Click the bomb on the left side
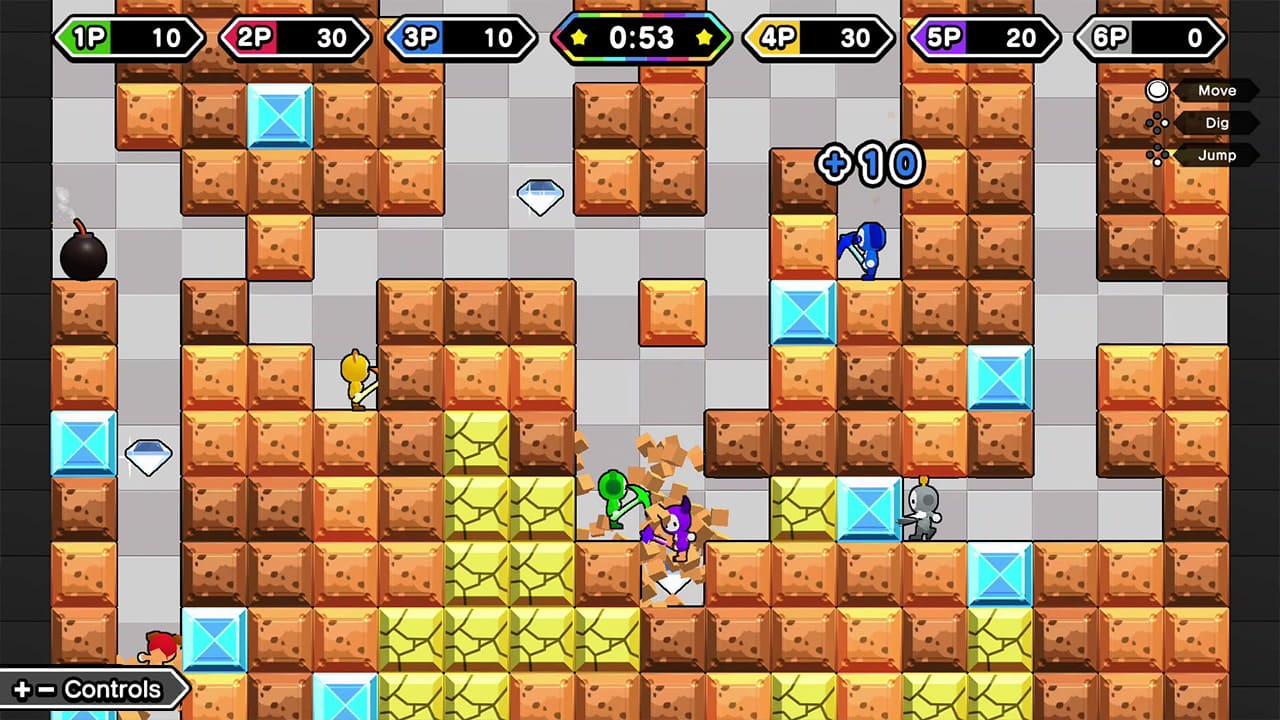Viewport: 1280px width, 720px height. pyautogui.click(x=85, y=253)
